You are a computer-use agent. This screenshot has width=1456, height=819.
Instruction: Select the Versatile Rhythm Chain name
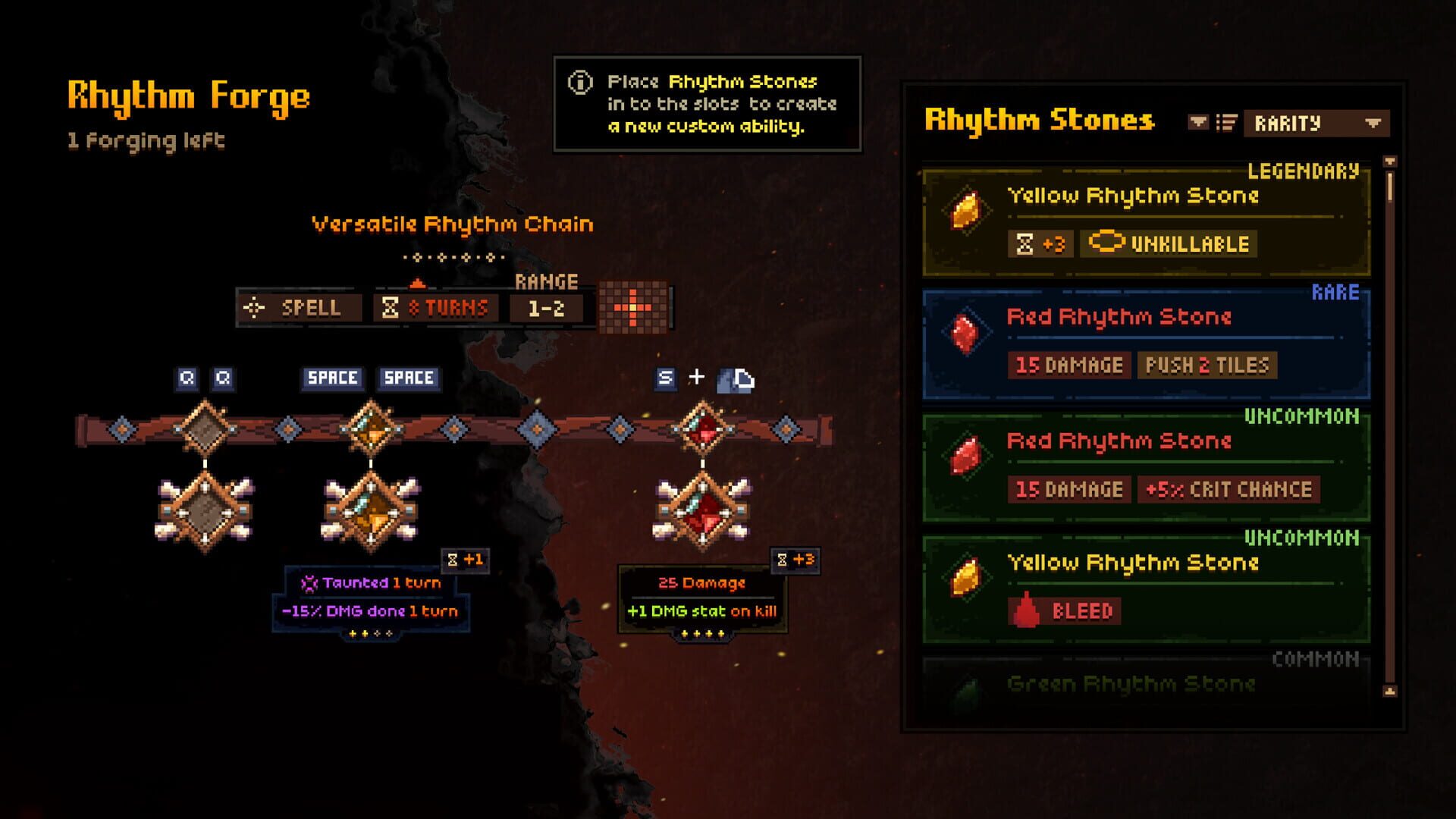(452, 223)
